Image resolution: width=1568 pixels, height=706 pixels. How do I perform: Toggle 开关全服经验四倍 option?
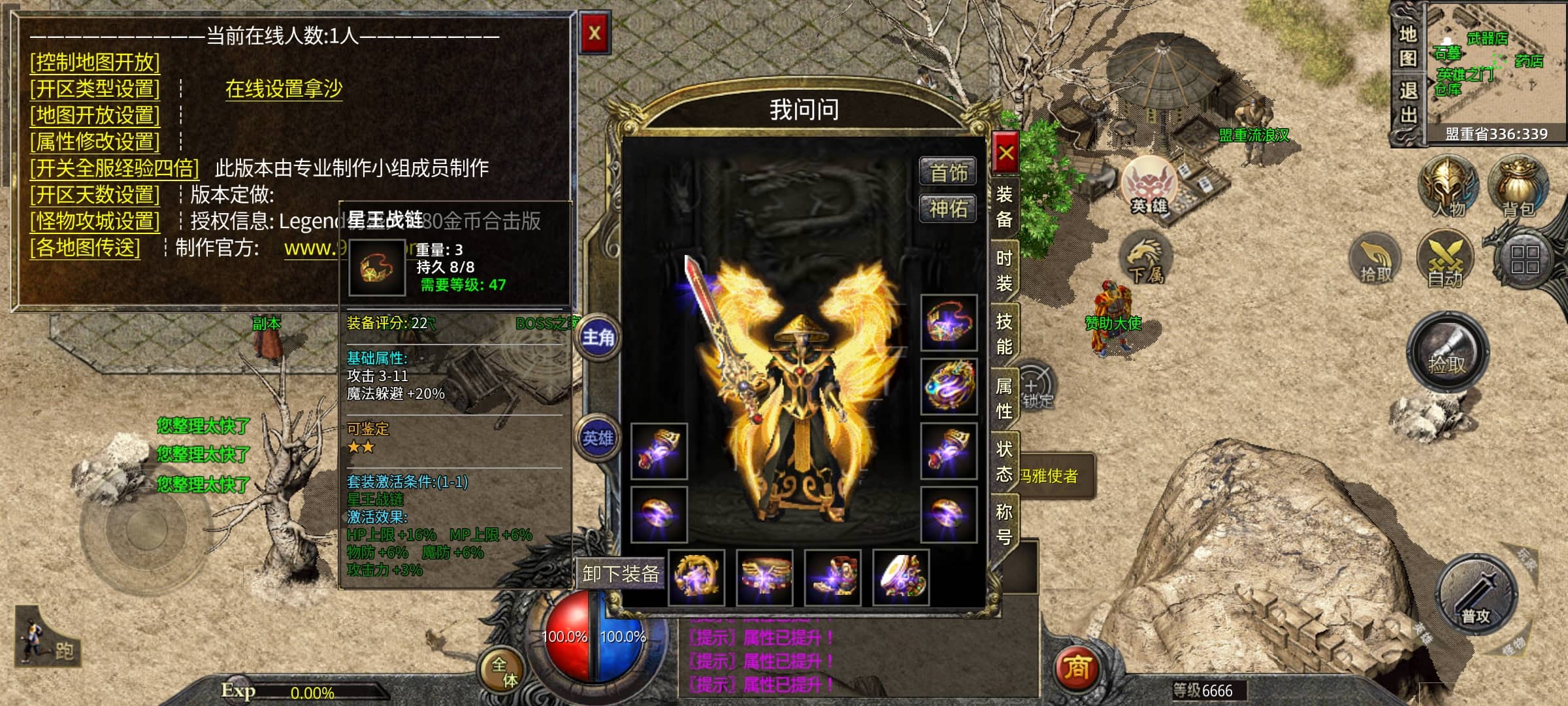(x=114, y=168)
